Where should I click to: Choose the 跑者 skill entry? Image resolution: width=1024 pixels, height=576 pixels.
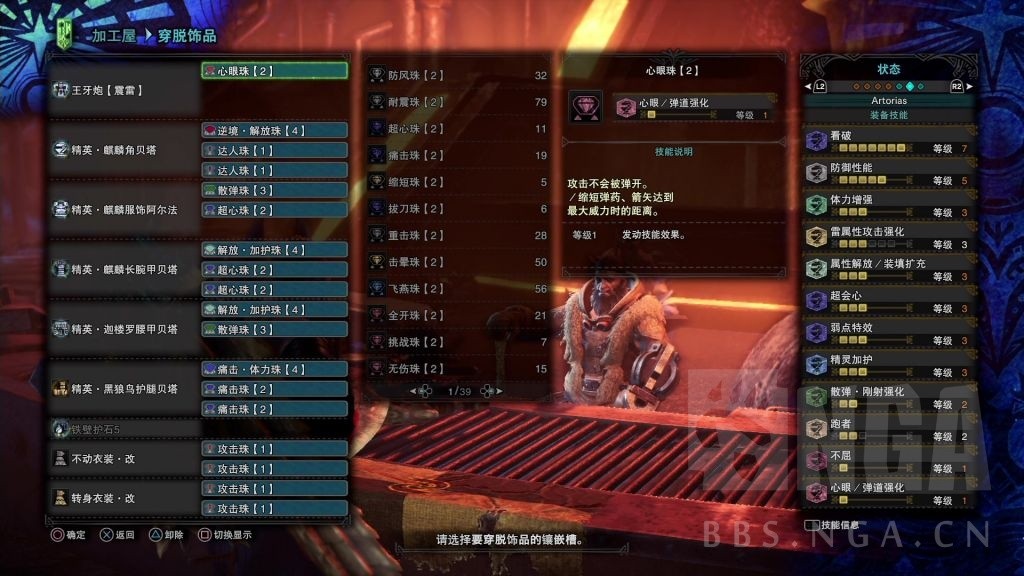(x=889, y=429)
